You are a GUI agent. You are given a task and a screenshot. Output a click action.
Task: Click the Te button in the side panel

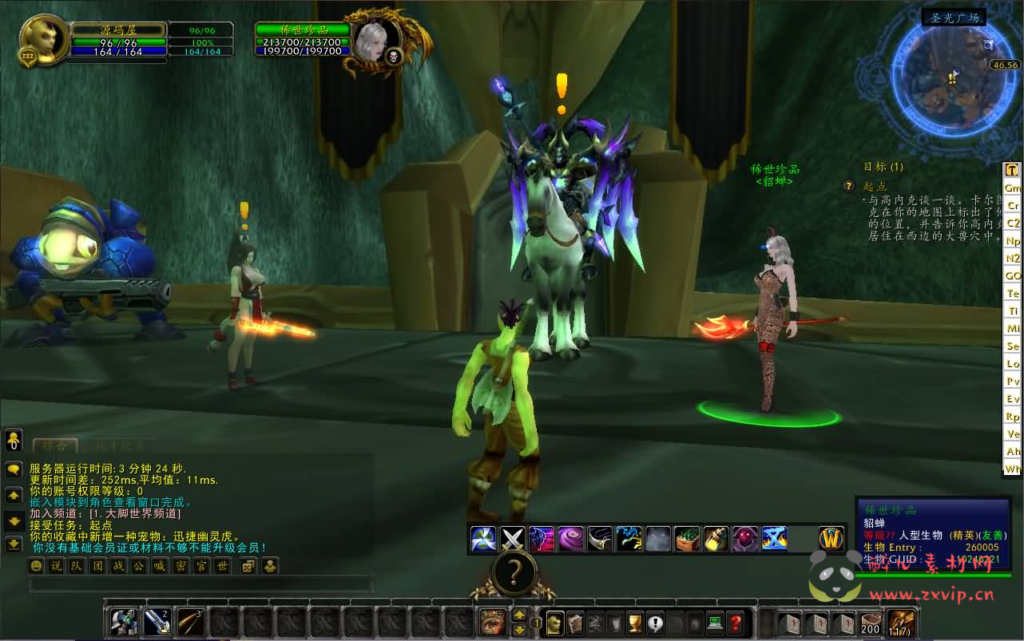[1013, 294]
